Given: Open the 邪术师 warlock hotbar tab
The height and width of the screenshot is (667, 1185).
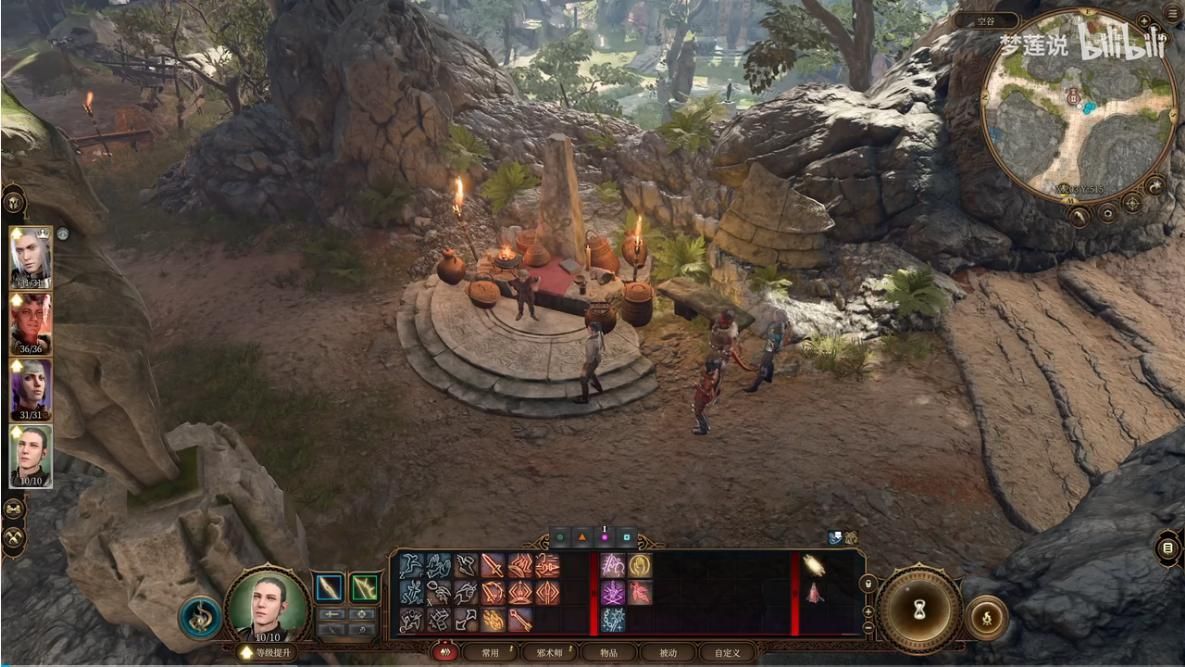Looking at the screenshot, I should click(x=549, y=653).
